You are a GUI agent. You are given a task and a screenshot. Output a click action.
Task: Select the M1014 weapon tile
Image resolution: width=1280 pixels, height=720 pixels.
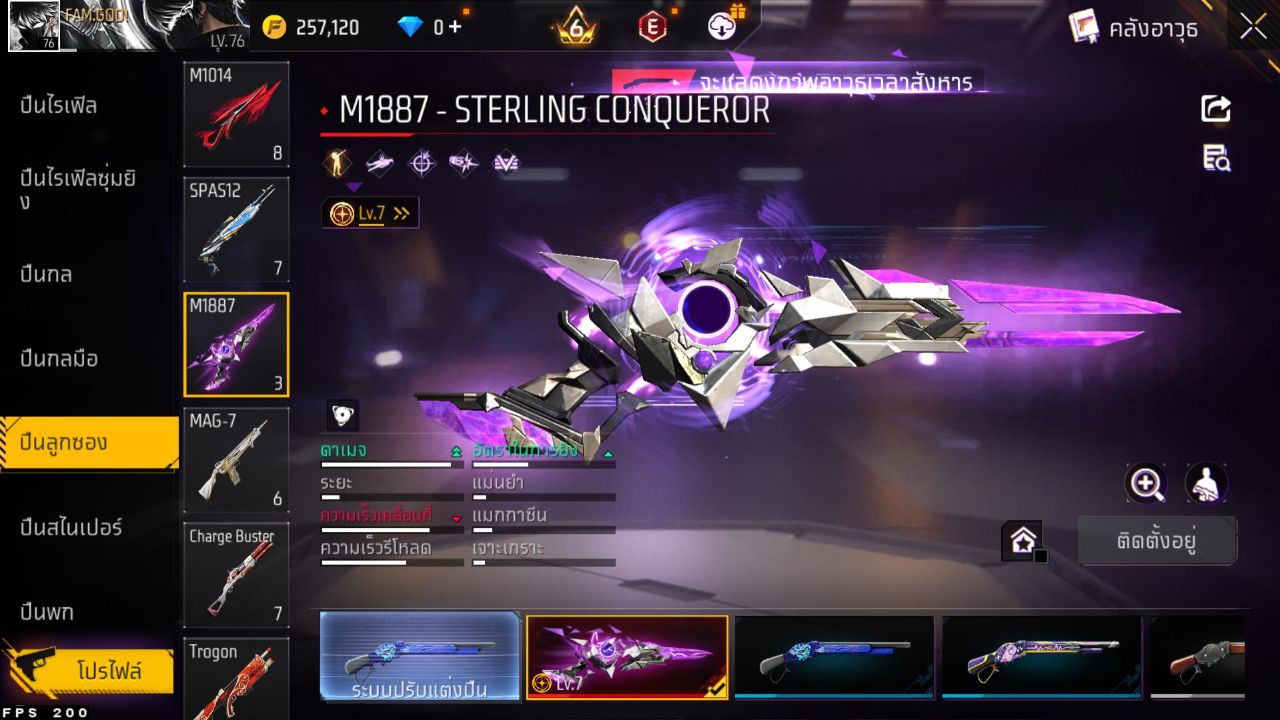pyautogui.click(x=236, y=114)
